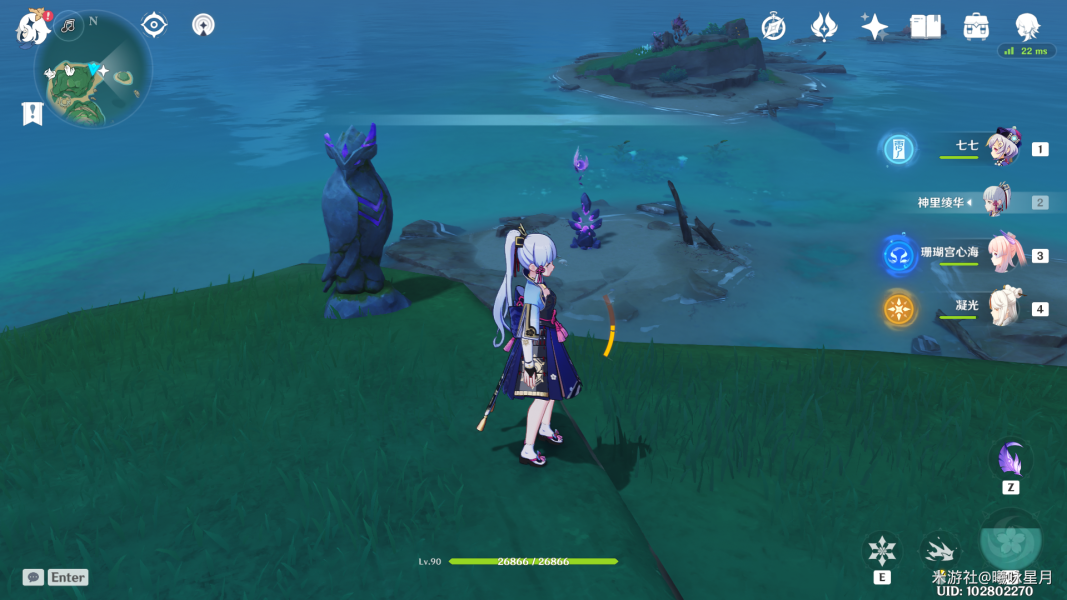
Task: Activate the elemental sight eye icon
Action: click(154, 25)
